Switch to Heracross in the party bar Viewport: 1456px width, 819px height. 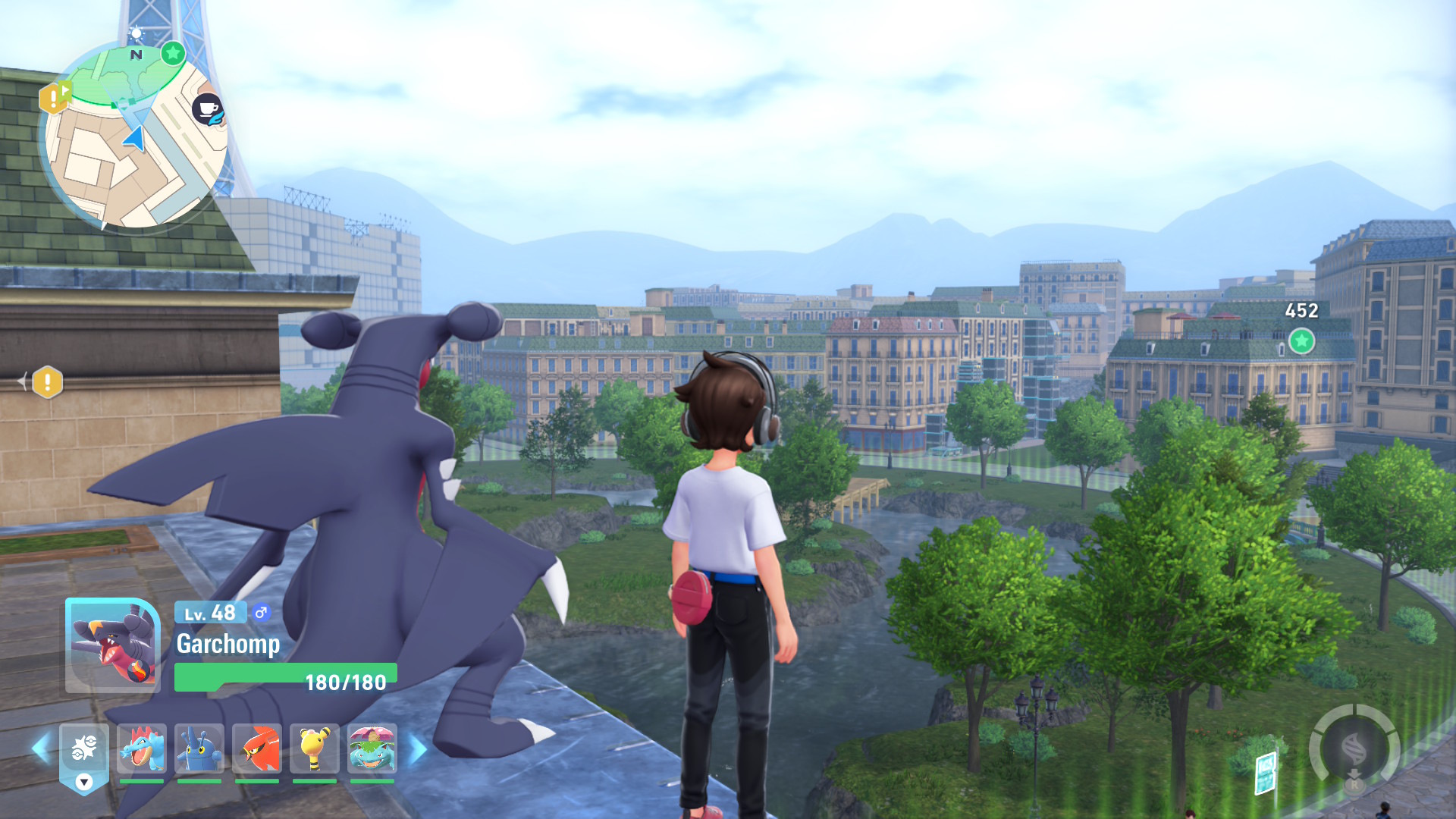(x=199, y=748)
